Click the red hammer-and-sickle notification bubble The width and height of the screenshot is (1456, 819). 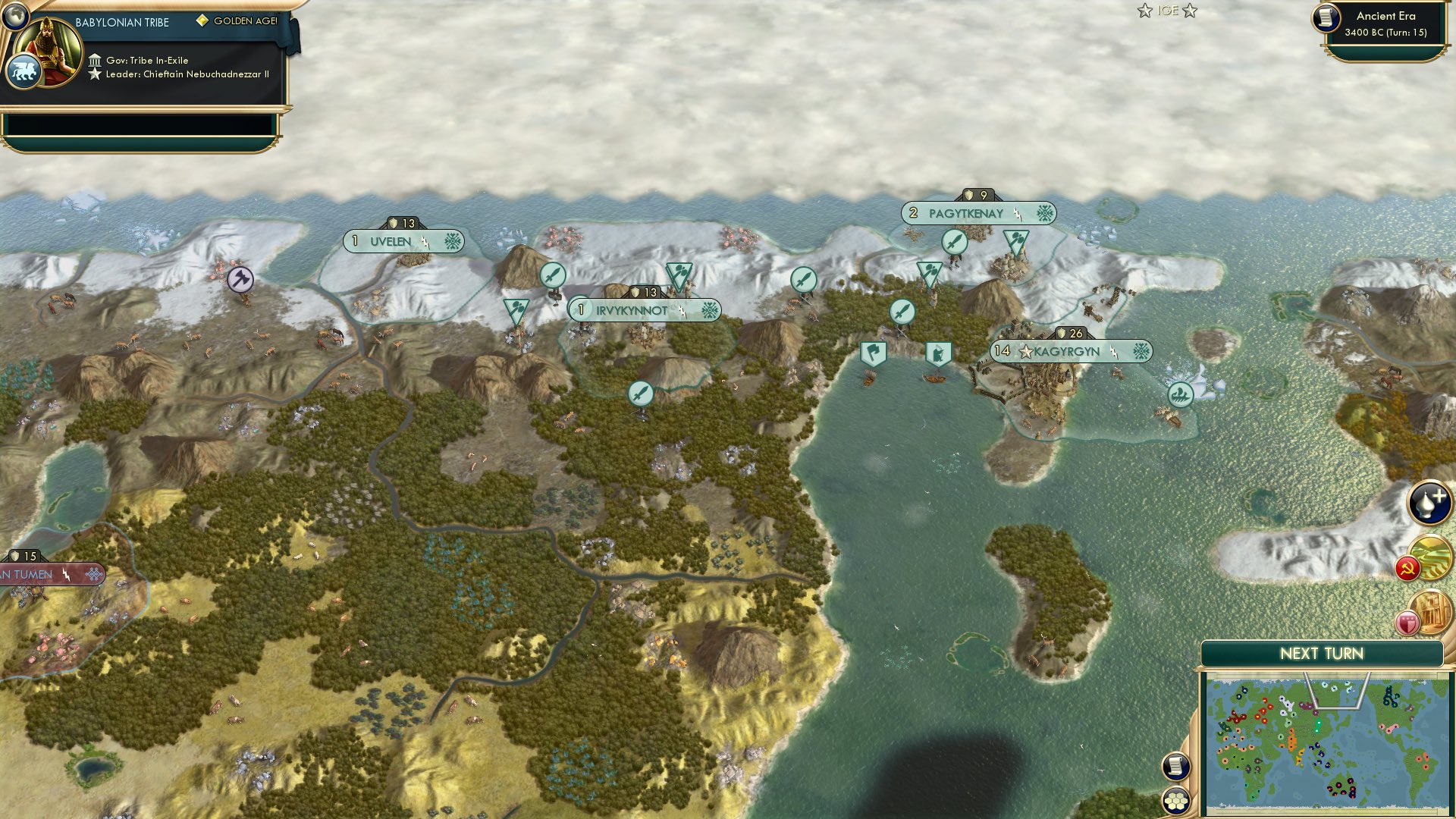click(1408, 566)
